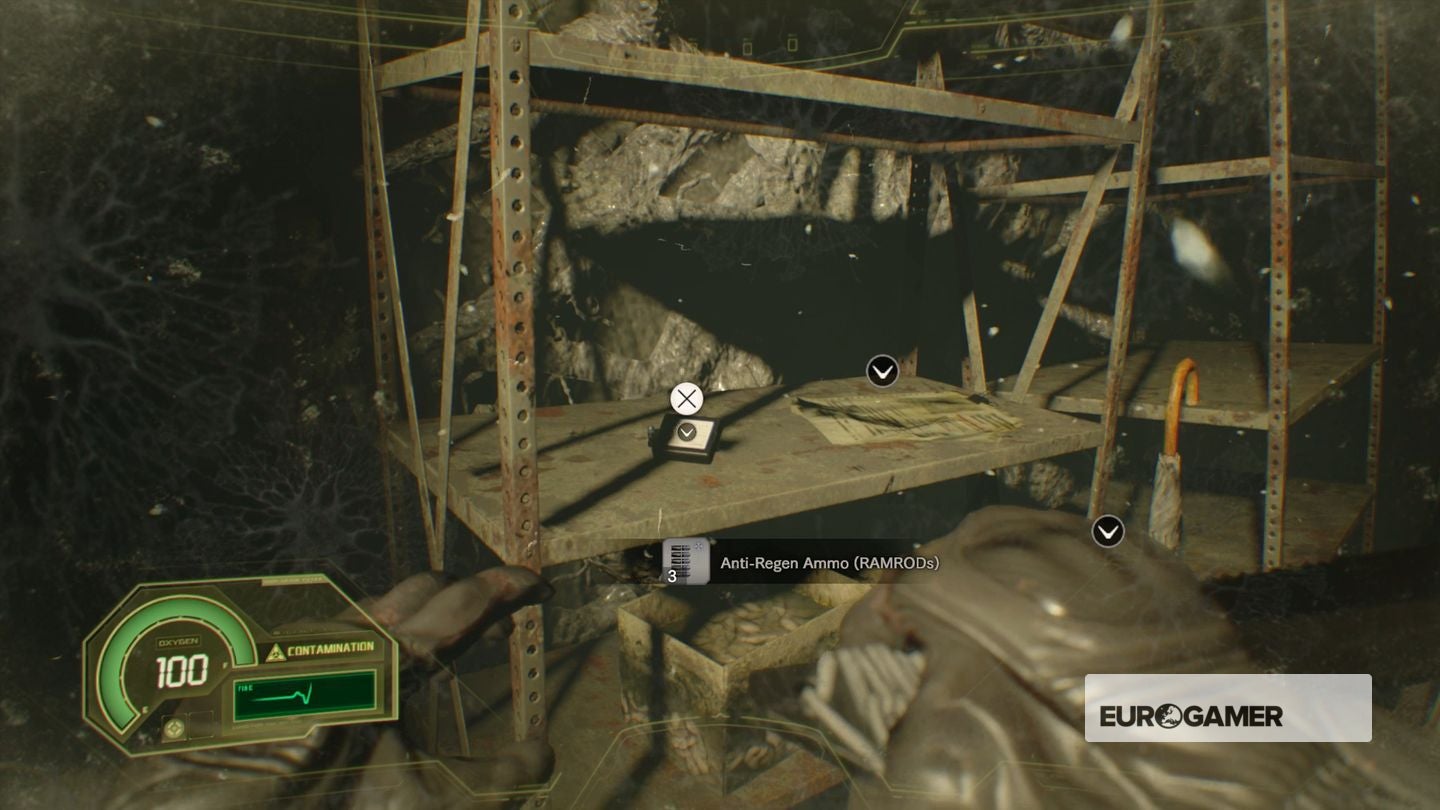Select the Anti-Regen Ammo item icon
Image resolution: width=1440 pixels, height=810 pixels.
[x=686, y=562]
